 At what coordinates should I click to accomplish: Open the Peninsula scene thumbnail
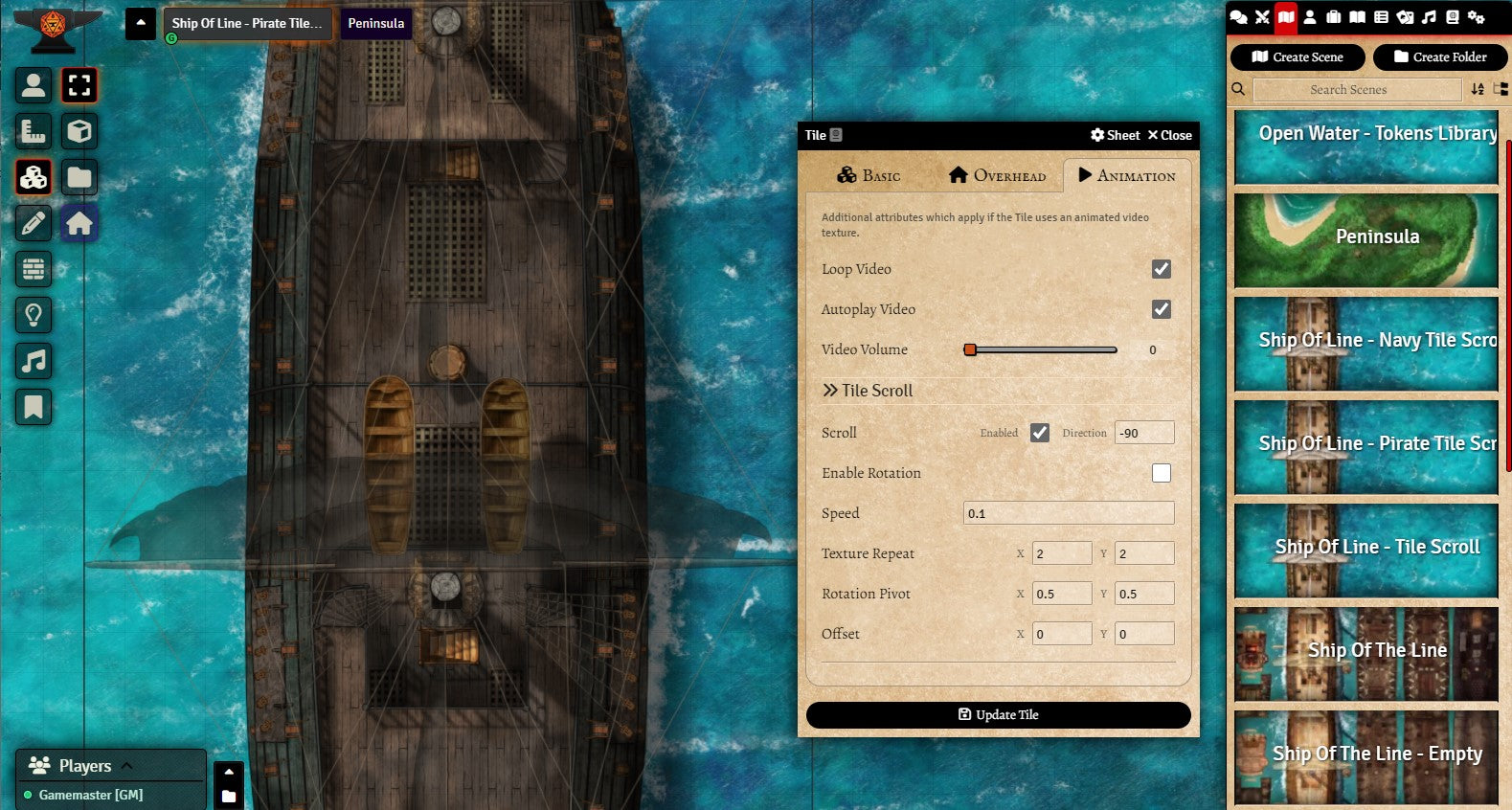[x=1365, y=239]
